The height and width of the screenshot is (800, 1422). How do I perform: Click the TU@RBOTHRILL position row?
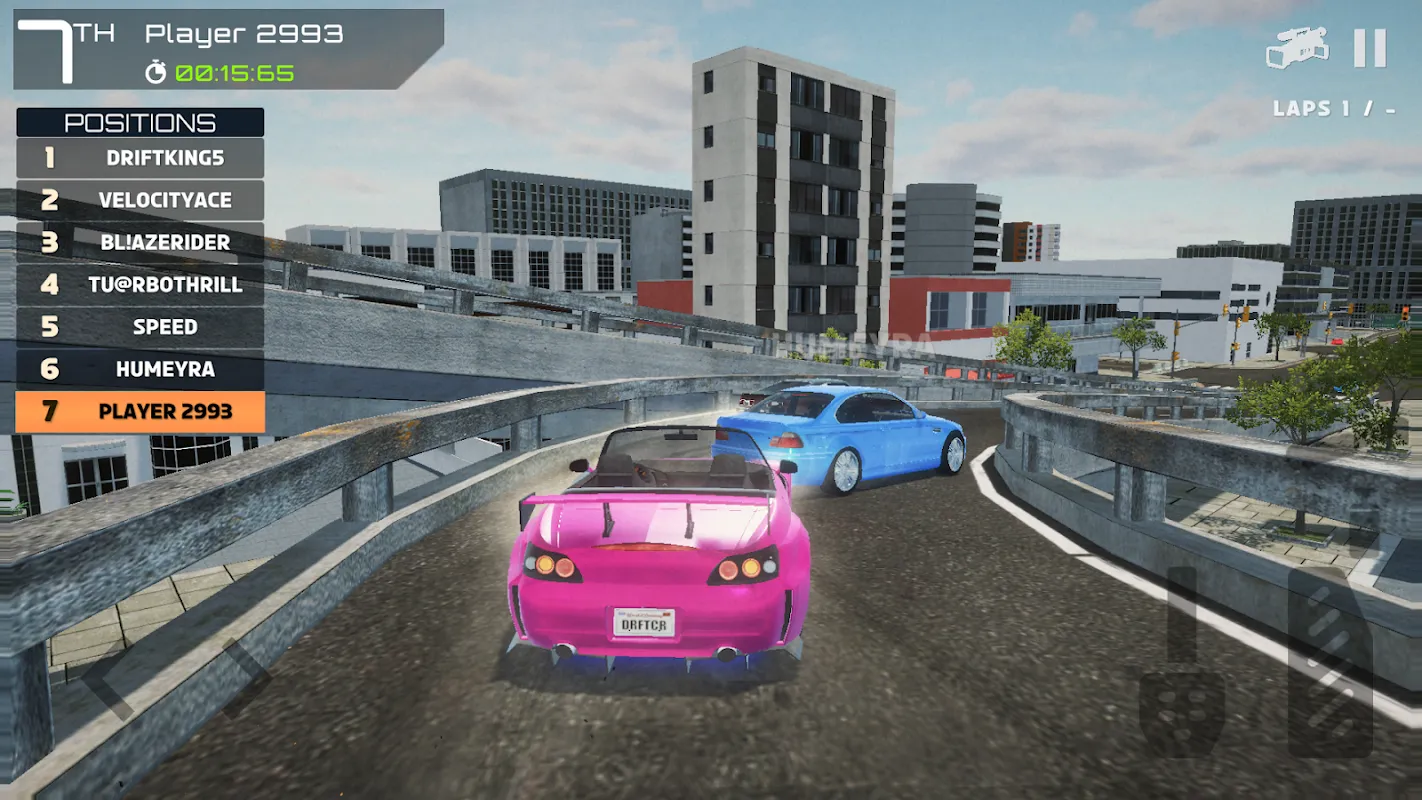(140, 285)
